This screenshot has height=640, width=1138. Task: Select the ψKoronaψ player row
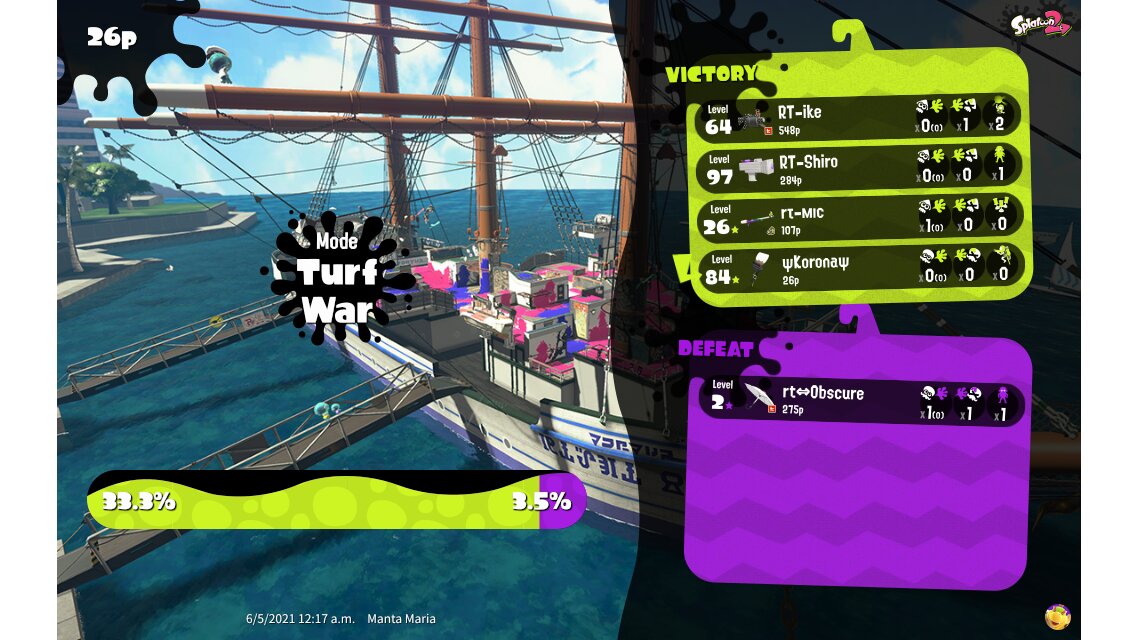(x=858, y=269)
